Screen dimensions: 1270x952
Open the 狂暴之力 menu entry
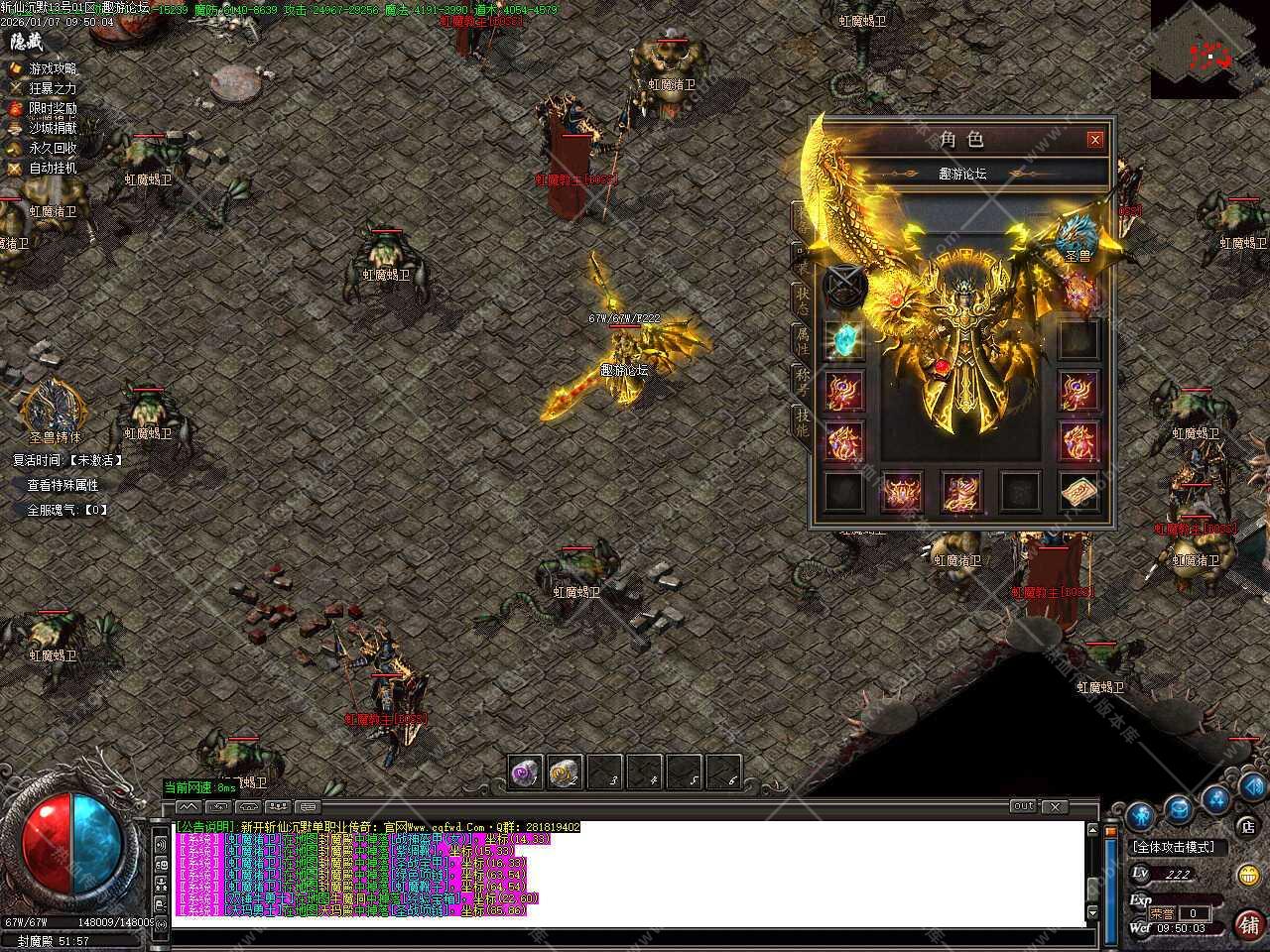[x=52, y=88]
